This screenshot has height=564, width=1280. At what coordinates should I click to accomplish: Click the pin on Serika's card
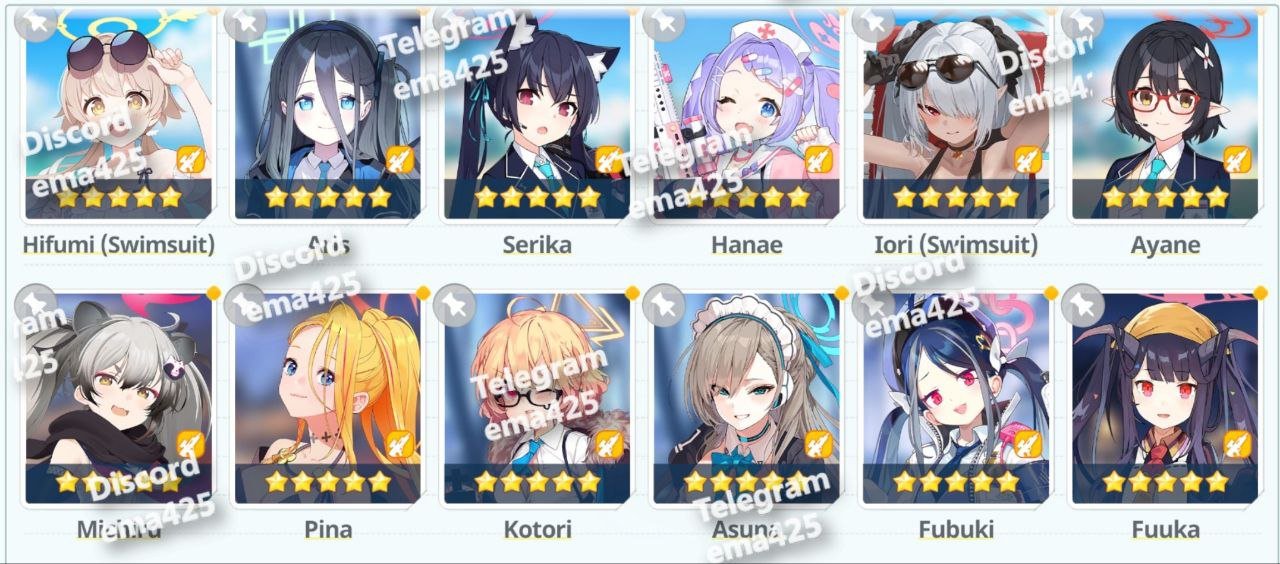pos(454,21)
